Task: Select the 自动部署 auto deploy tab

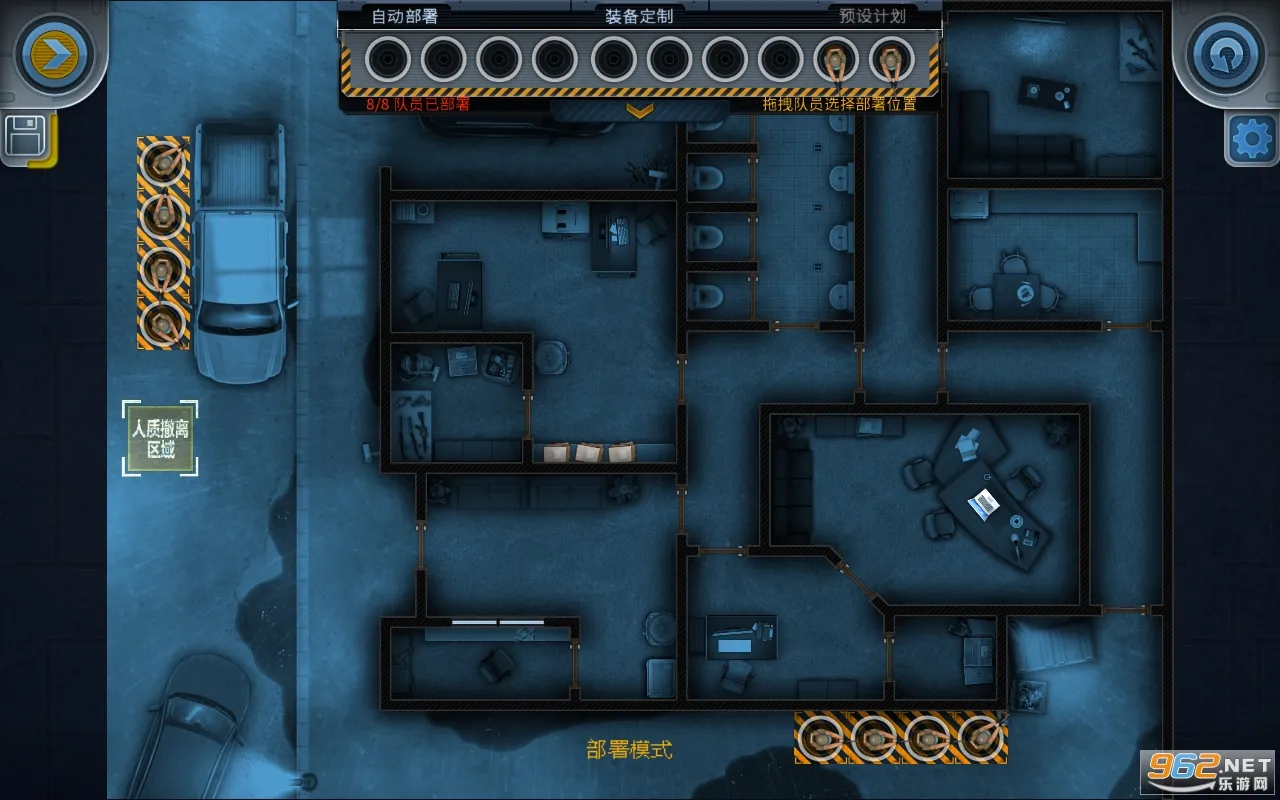Action: point(405,16)
